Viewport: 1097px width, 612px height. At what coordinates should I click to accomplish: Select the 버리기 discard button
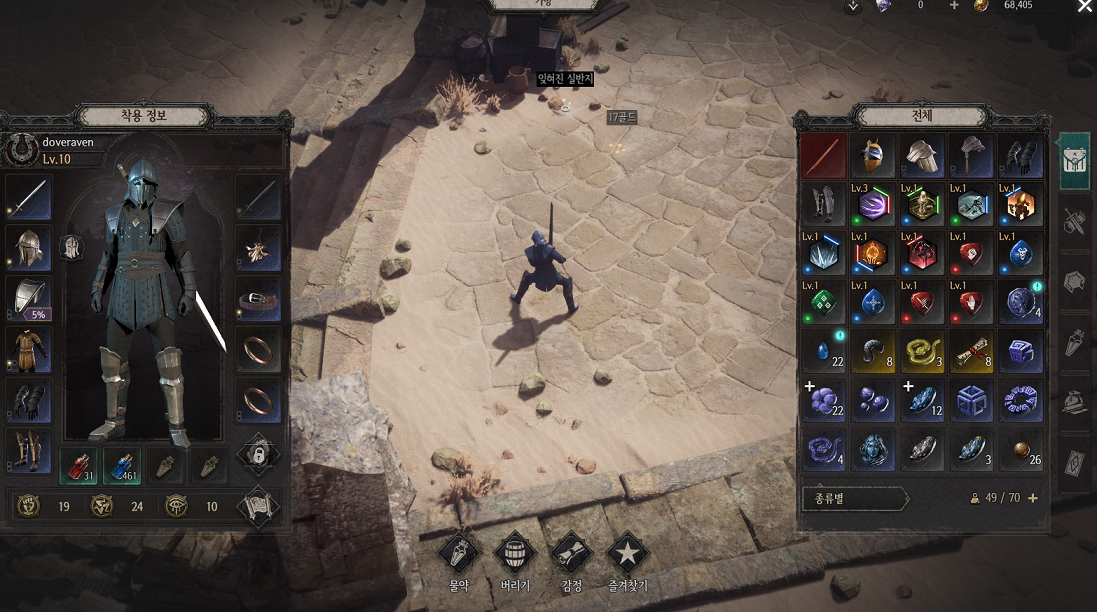(x=516, y=552)
